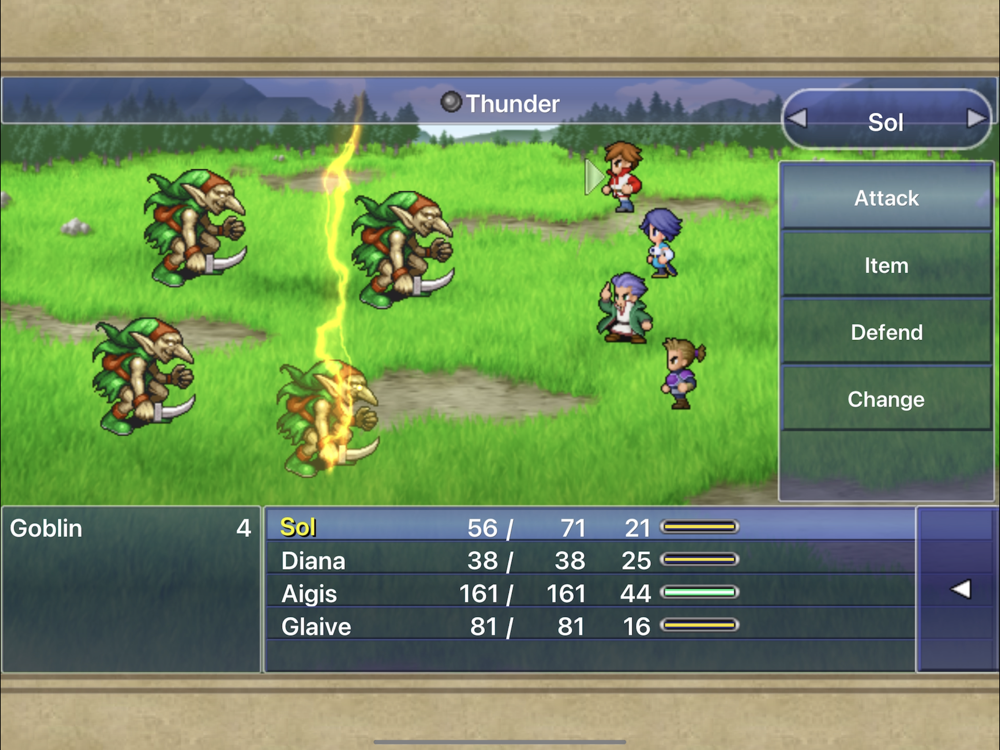The height and width of the screenshot is (750, 1000).
Task: Select the Defend command
Action: point(886,333)
